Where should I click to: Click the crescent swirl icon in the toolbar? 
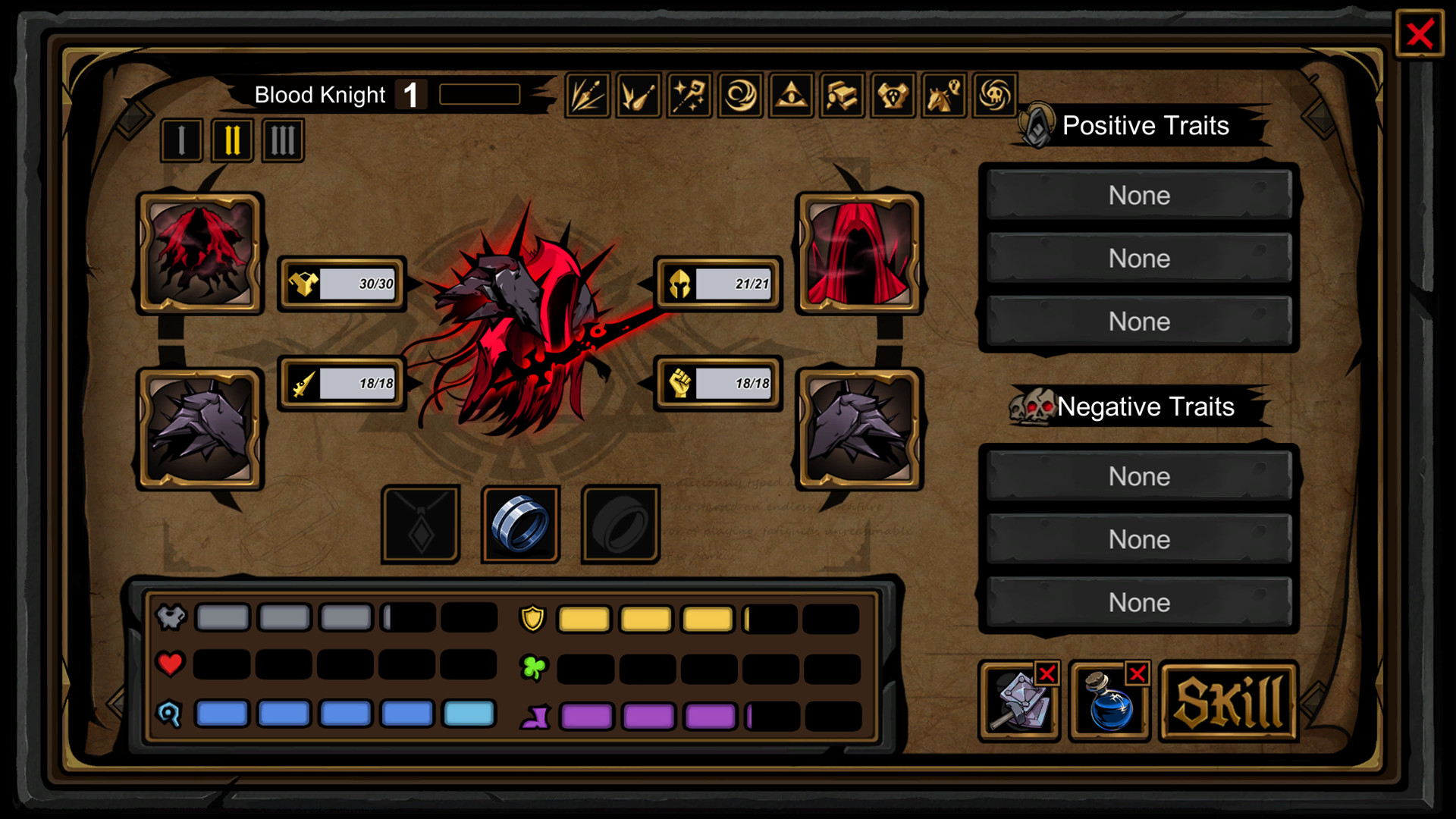pyautogui.click(x=740, y=95)
